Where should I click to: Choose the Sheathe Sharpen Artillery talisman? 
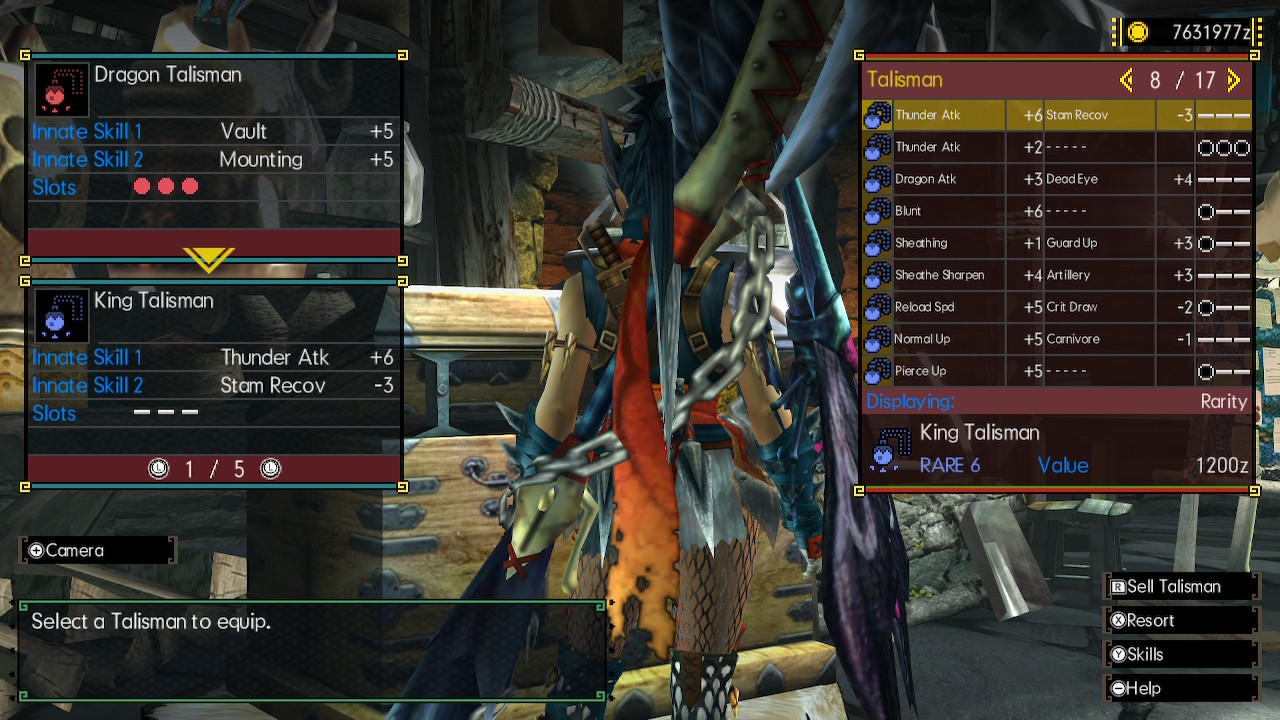pyautogui.click(x=1056, y=275)
